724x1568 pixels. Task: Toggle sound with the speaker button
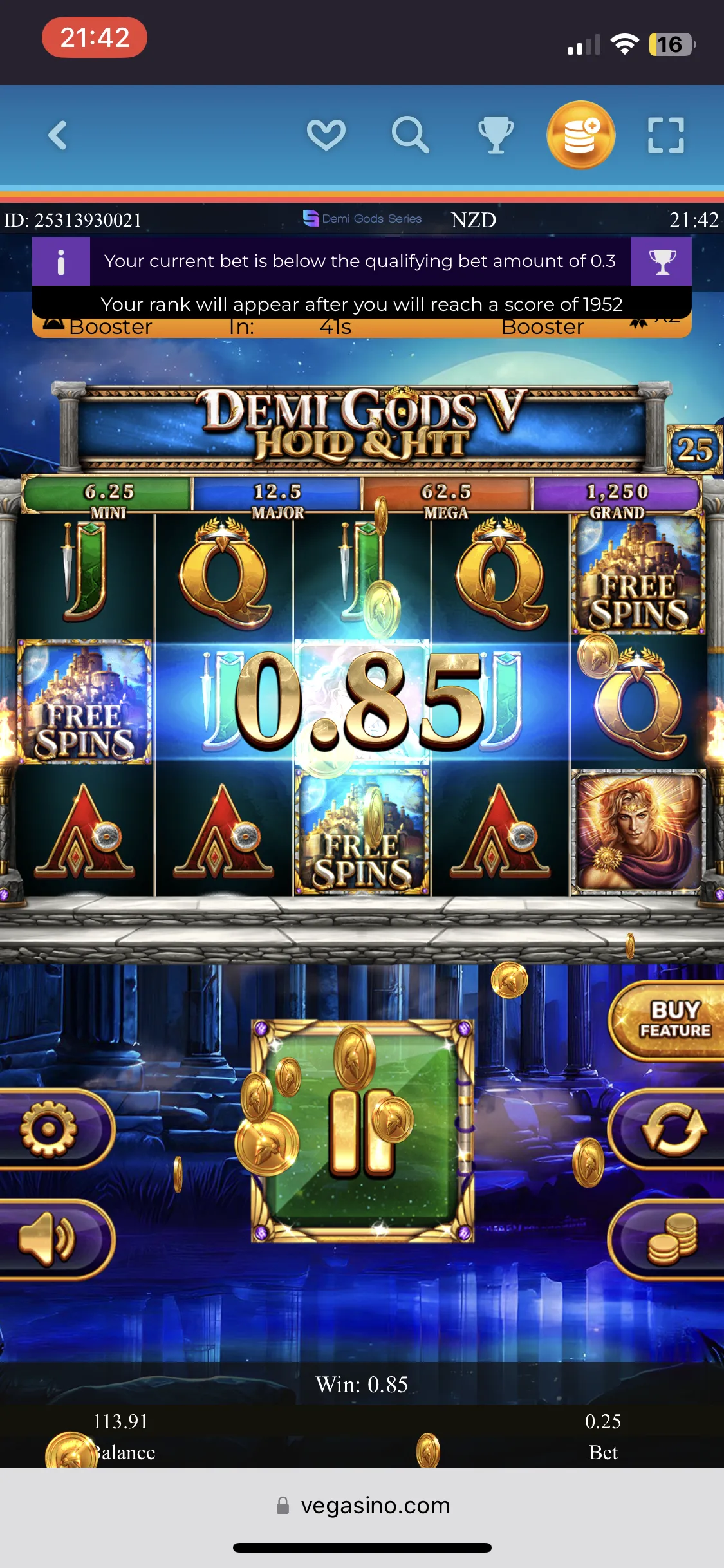point(48,1239)
